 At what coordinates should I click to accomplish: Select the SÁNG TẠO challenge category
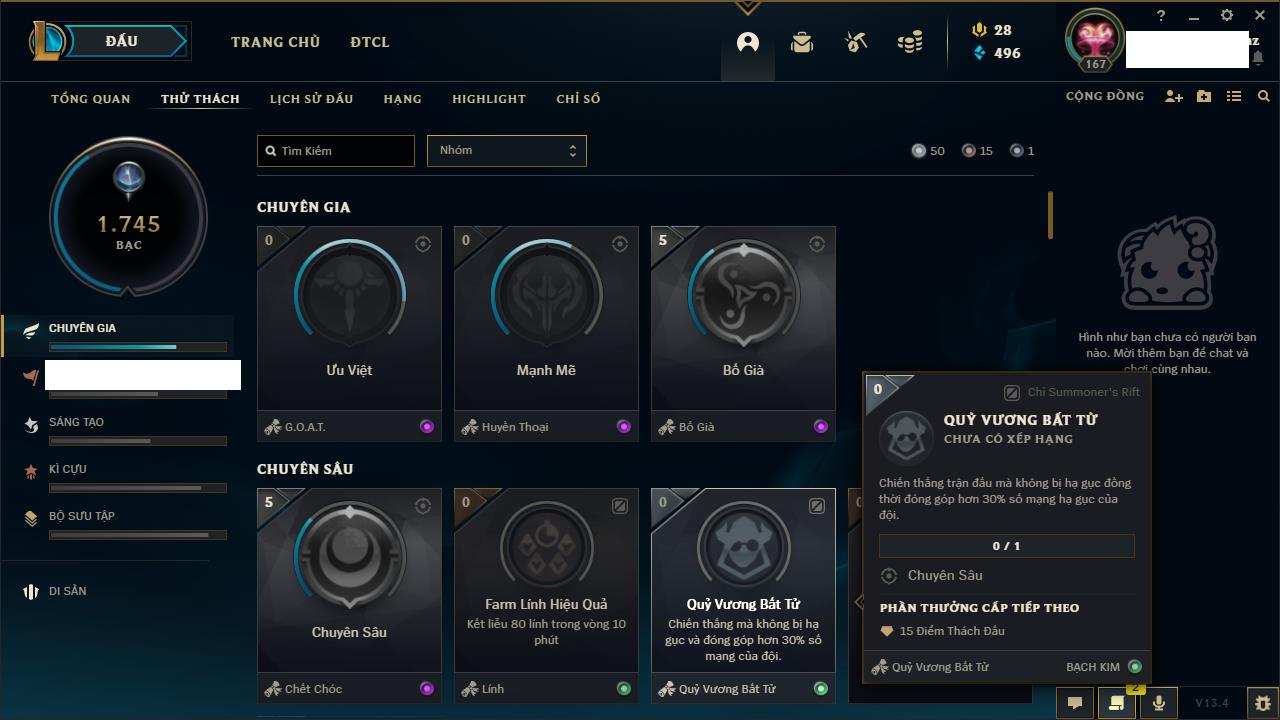pyautogui.click(x=77, y=422)
